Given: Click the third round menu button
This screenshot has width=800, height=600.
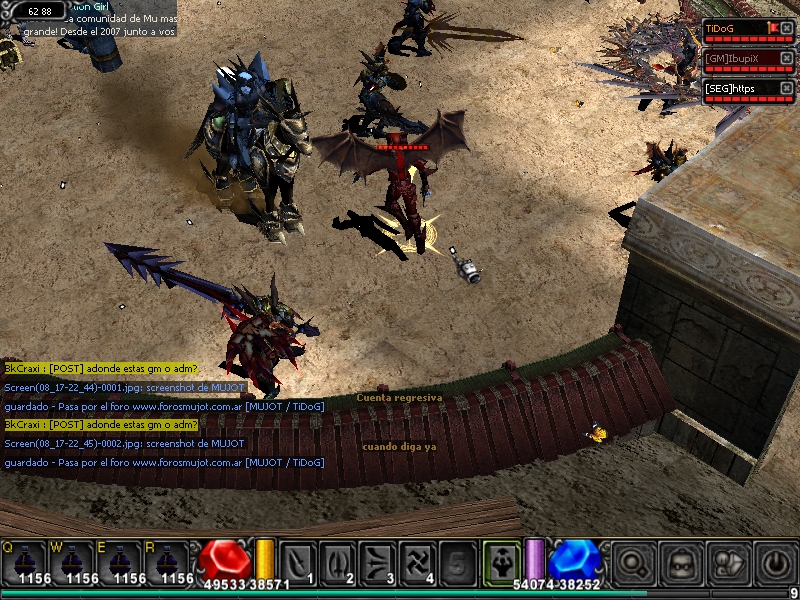Looking at the screenshot, I should click(730, 563).
